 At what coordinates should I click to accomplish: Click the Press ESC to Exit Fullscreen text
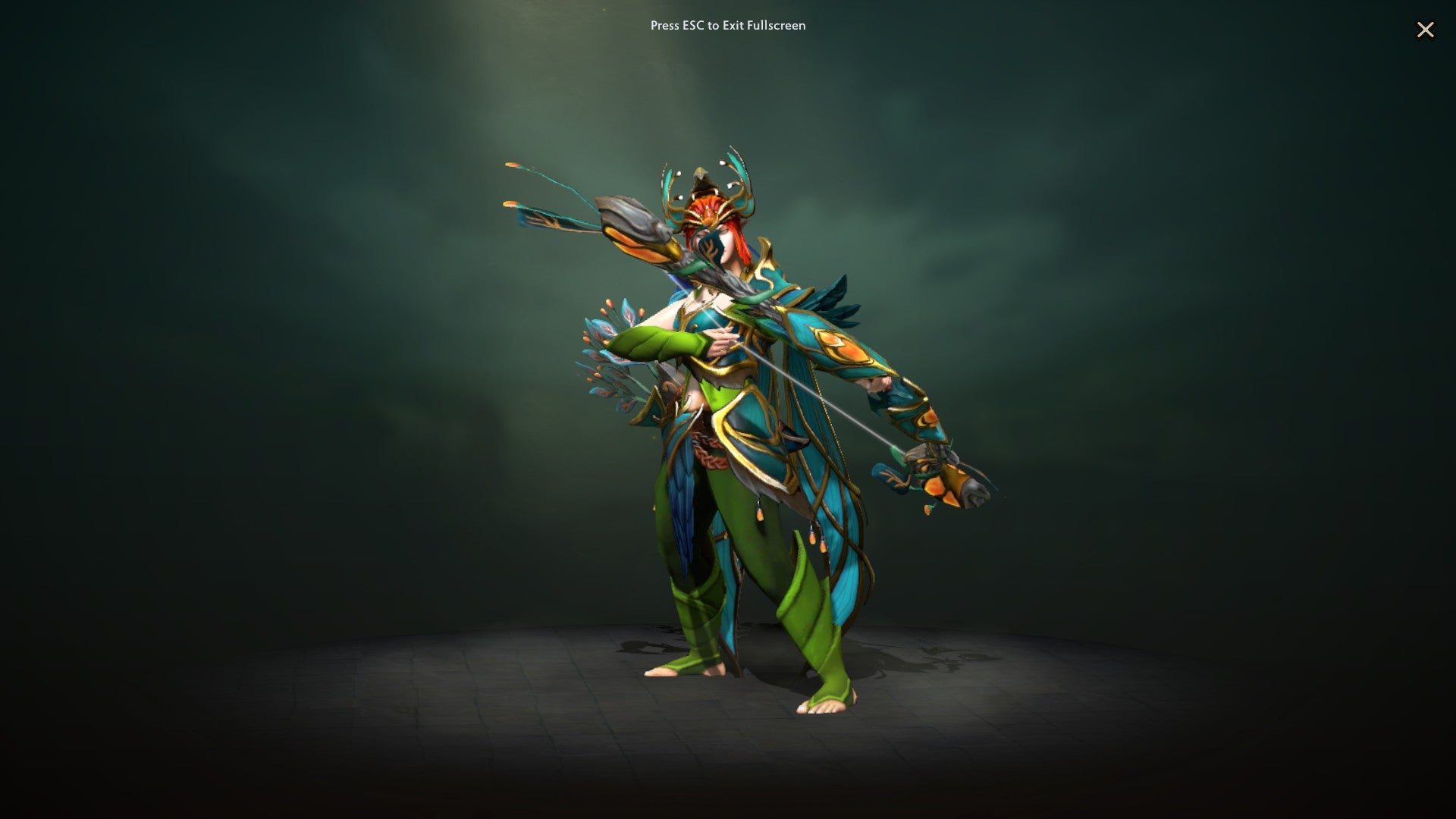point(727,25)
